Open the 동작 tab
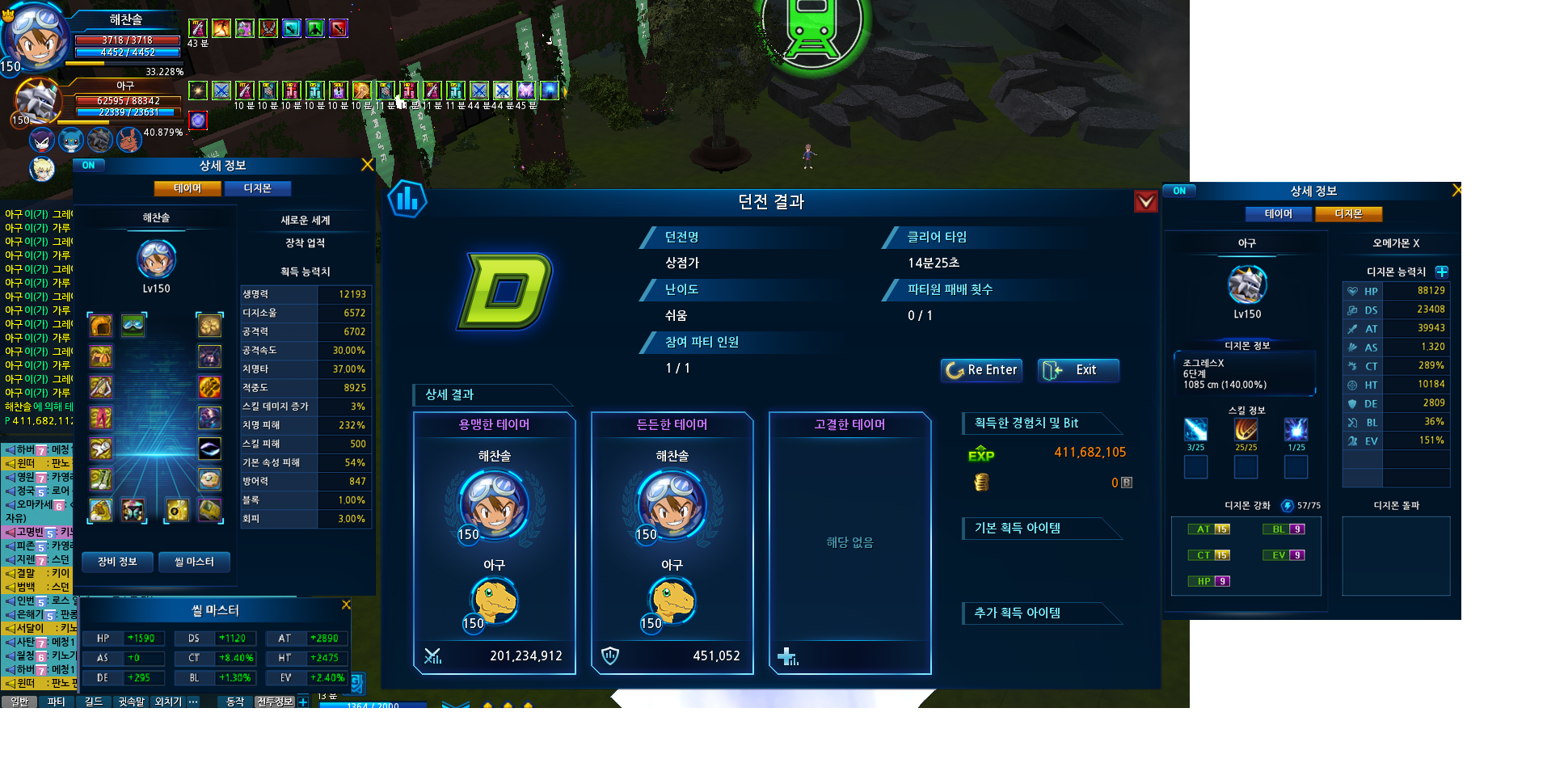The height and width of the screenshot is (784, 1547). click(235, 702)
